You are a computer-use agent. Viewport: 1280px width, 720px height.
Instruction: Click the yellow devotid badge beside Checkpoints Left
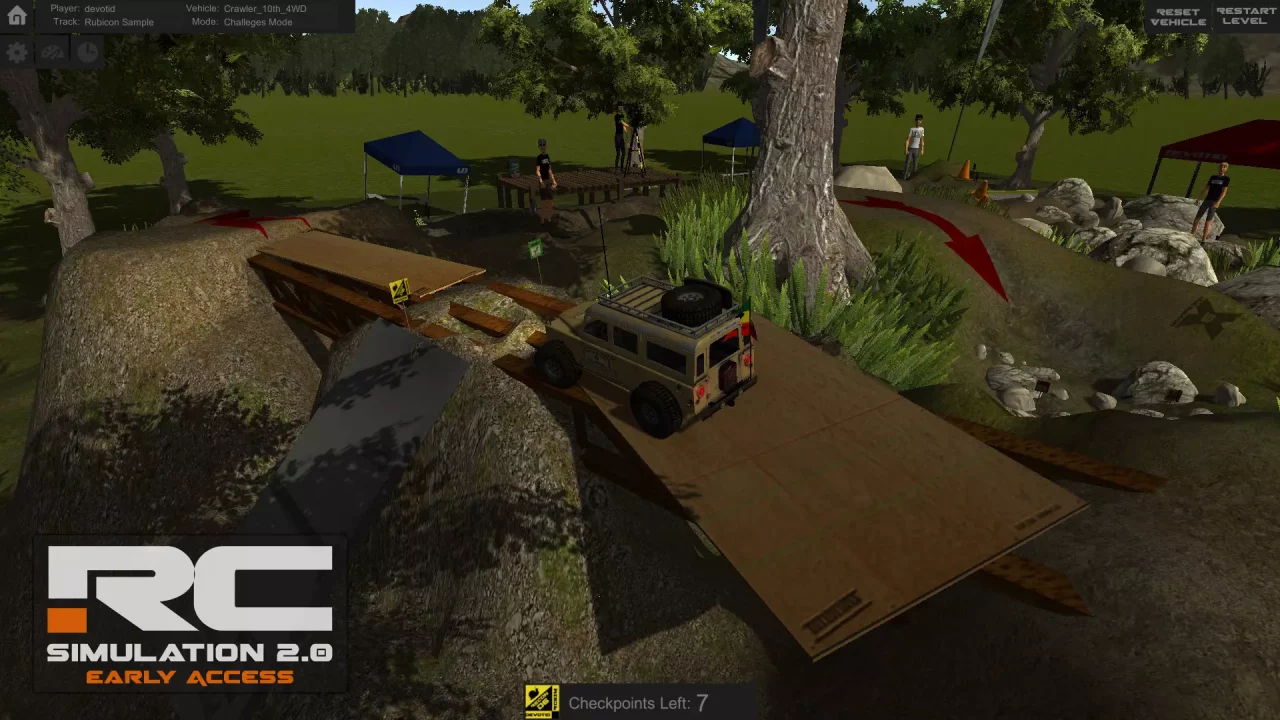point(541,703)
